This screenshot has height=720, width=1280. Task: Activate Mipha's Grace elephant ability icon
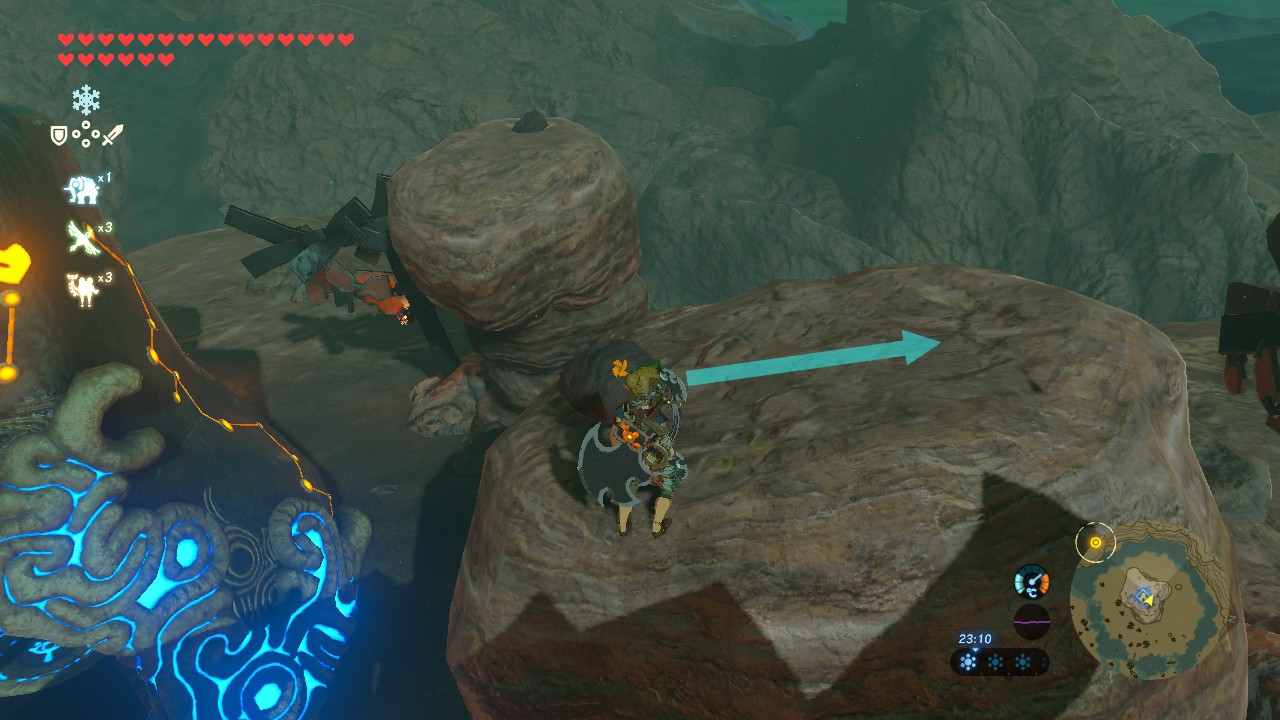(80, 188)
